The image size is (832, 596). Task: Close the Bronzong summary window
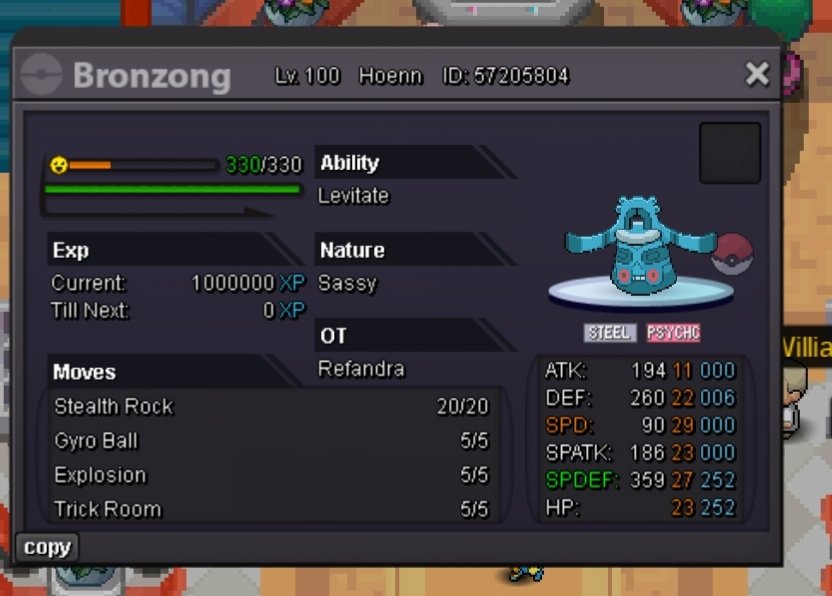(757, 73)
